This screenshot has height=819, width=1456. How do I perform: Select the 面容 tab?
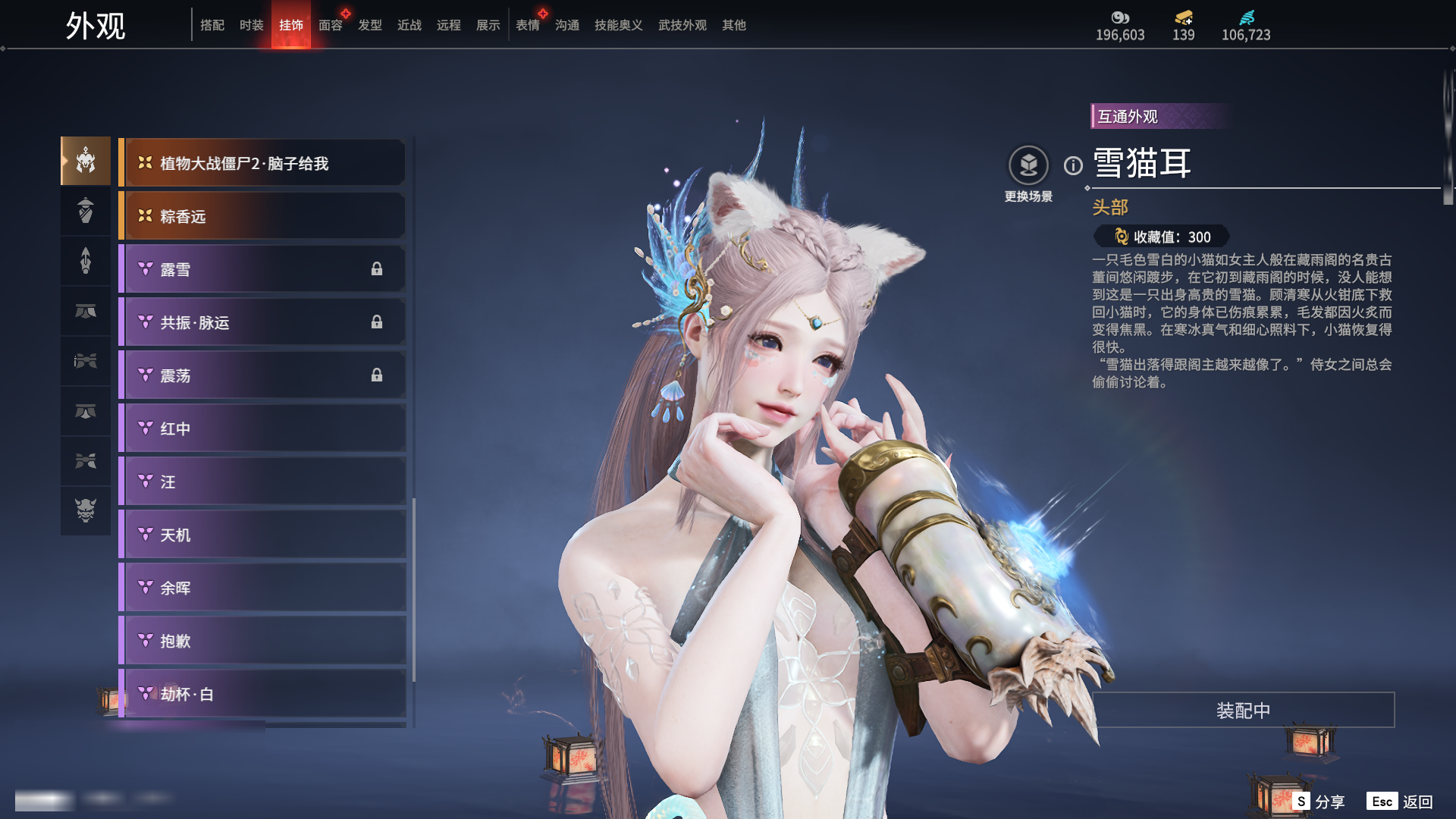(330, 25)
